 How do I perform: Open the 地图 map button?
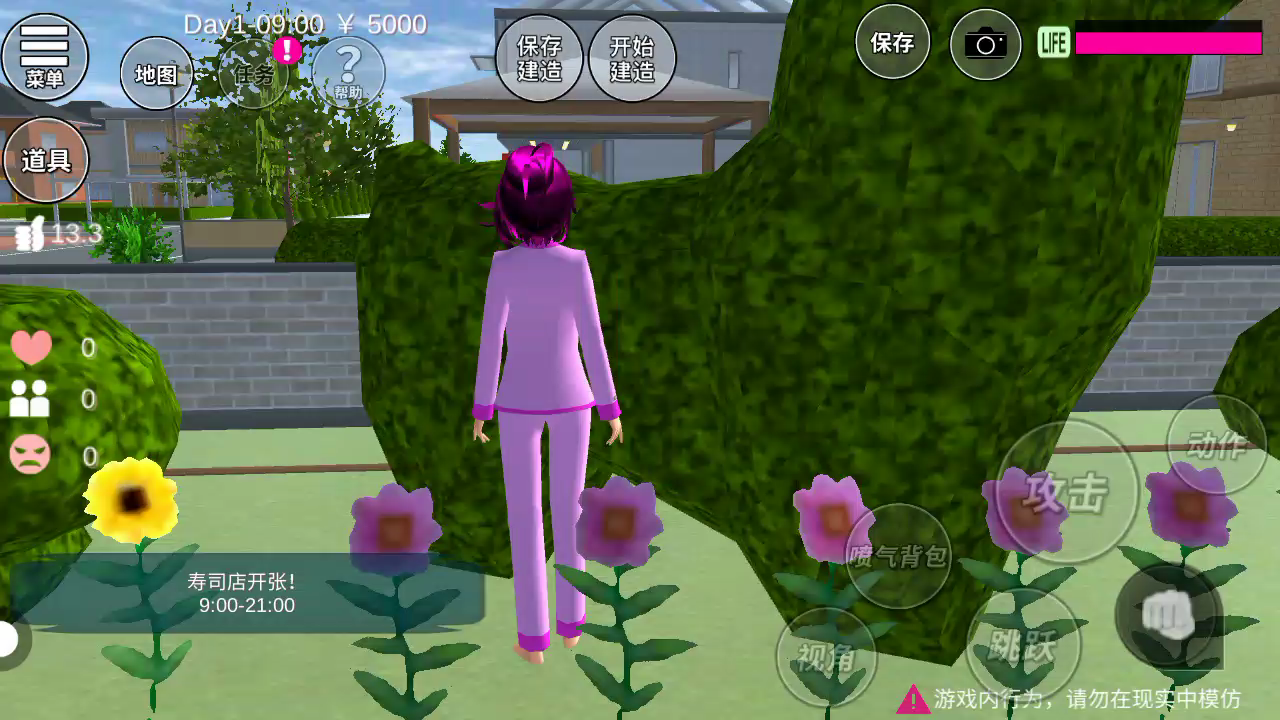tap(156, 73)
